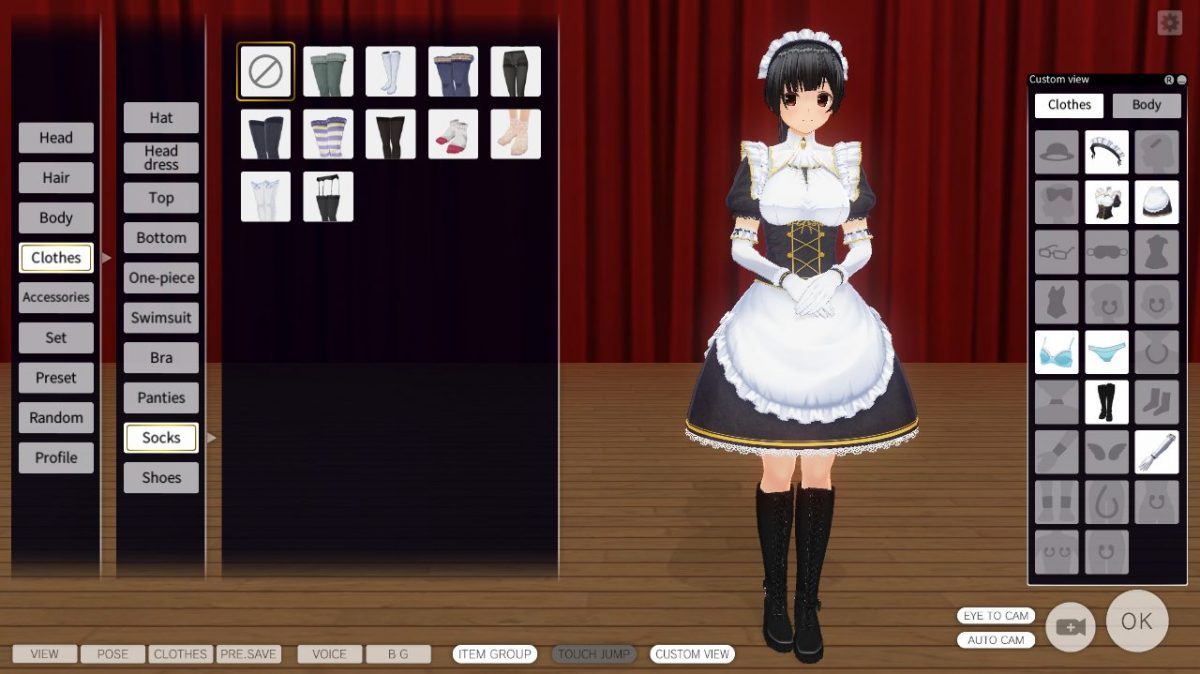Pick the purple striped socks thumbnail

click(328, 134)
